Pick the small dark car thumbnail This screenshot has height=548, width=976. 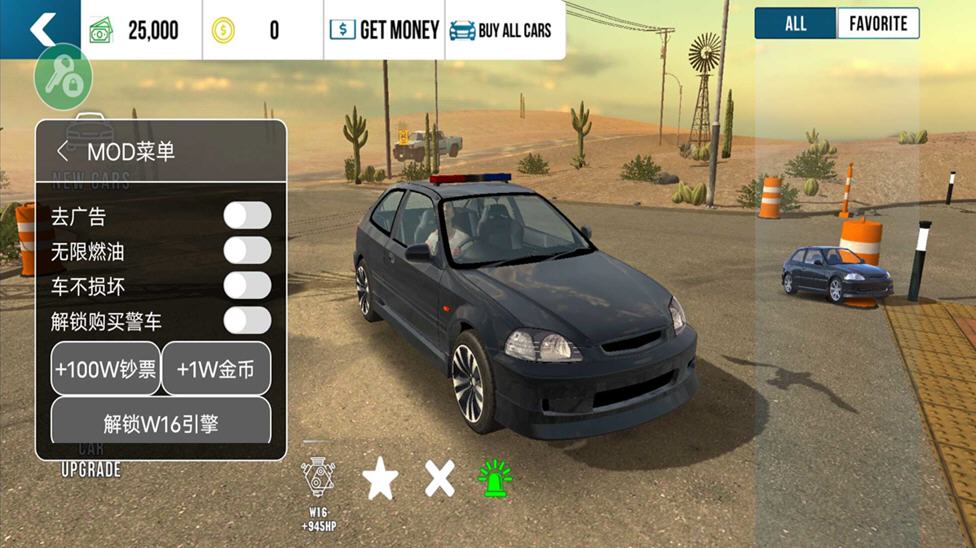[x=836, y=272]
